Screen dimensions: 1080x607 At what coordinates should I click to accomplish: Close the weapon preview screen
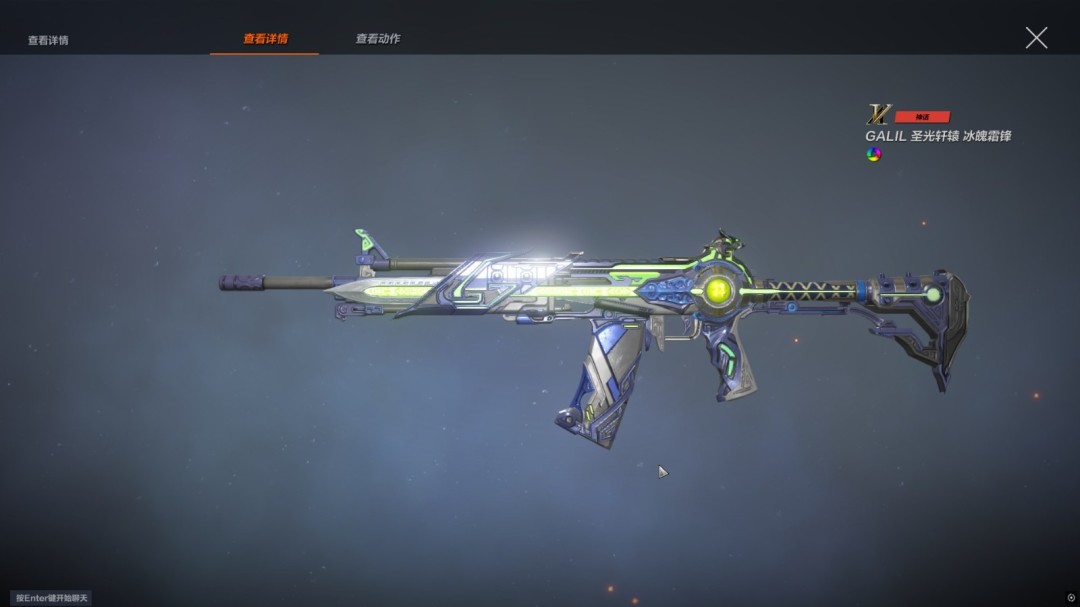1036,38
